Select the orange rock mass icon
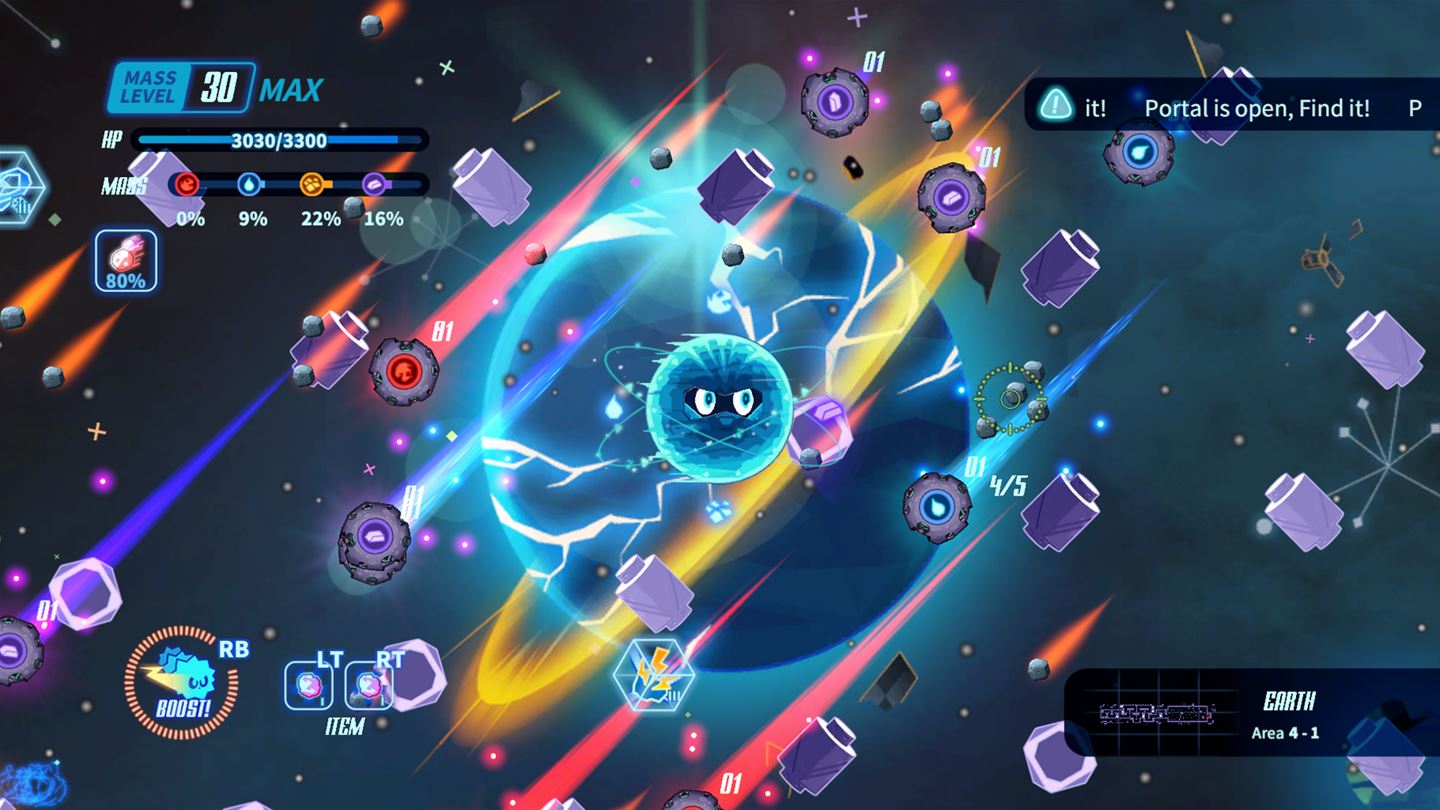Screen dimensions: 1440x810 [313, 184]
